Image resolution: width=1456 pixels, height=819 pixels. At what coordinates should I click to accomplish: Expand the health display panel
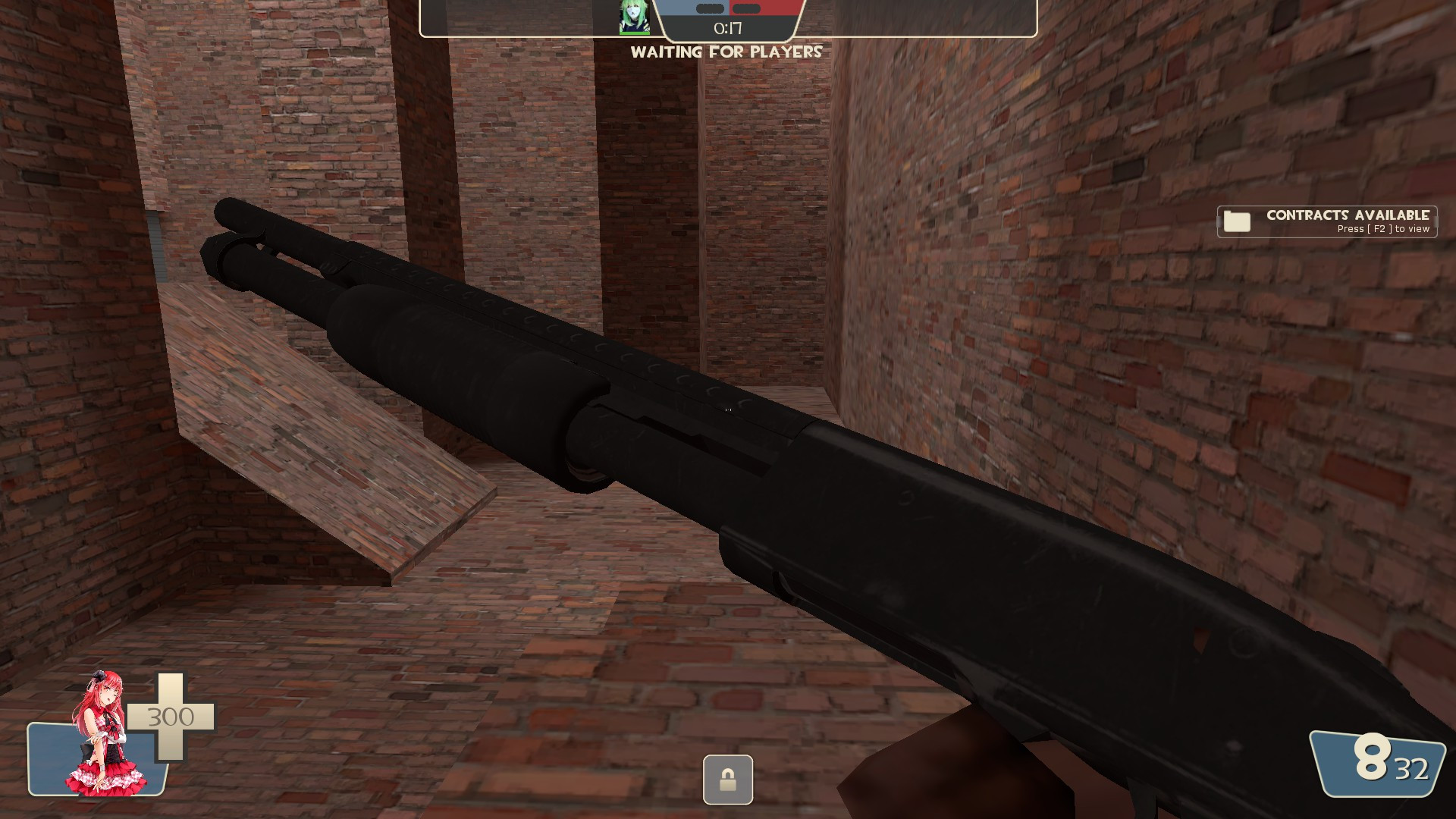point(114,747)
